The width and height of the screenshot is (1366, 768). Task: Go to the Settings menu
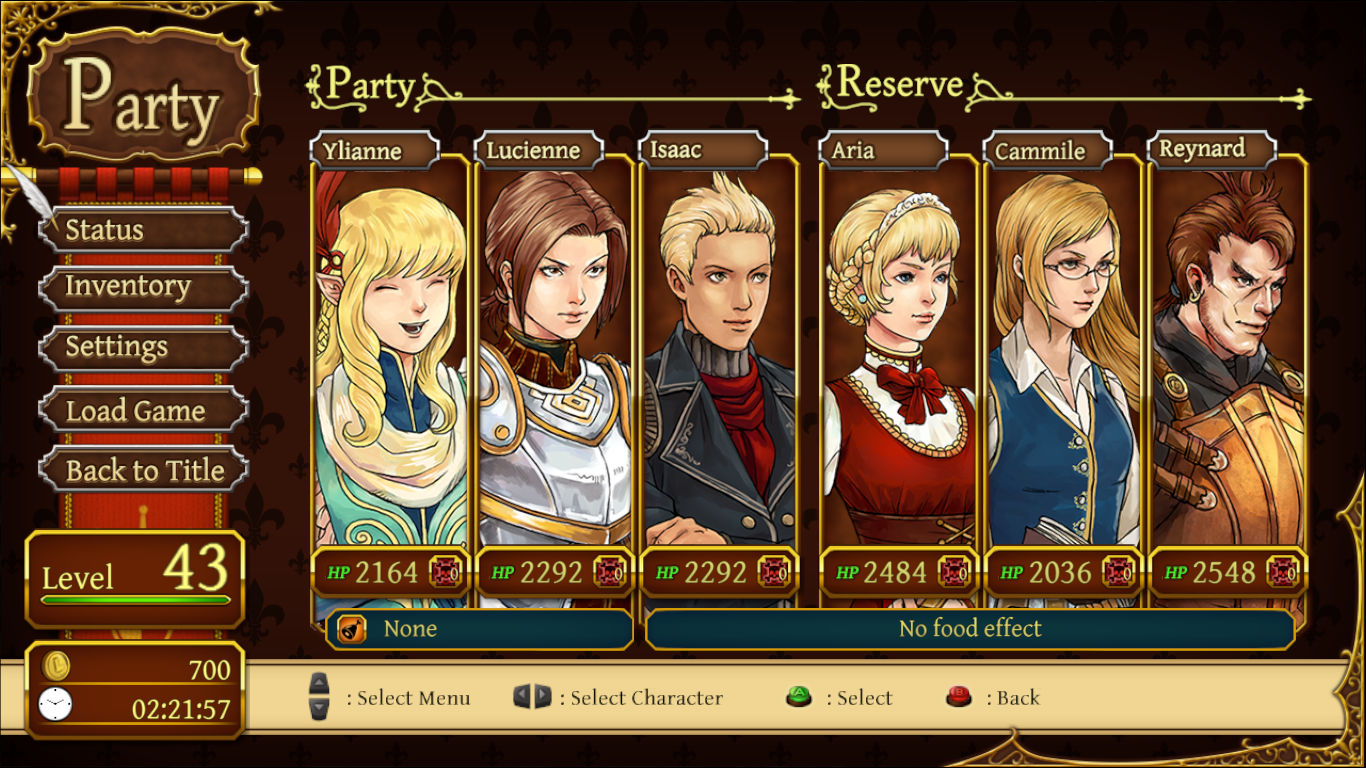coord(143,348)
